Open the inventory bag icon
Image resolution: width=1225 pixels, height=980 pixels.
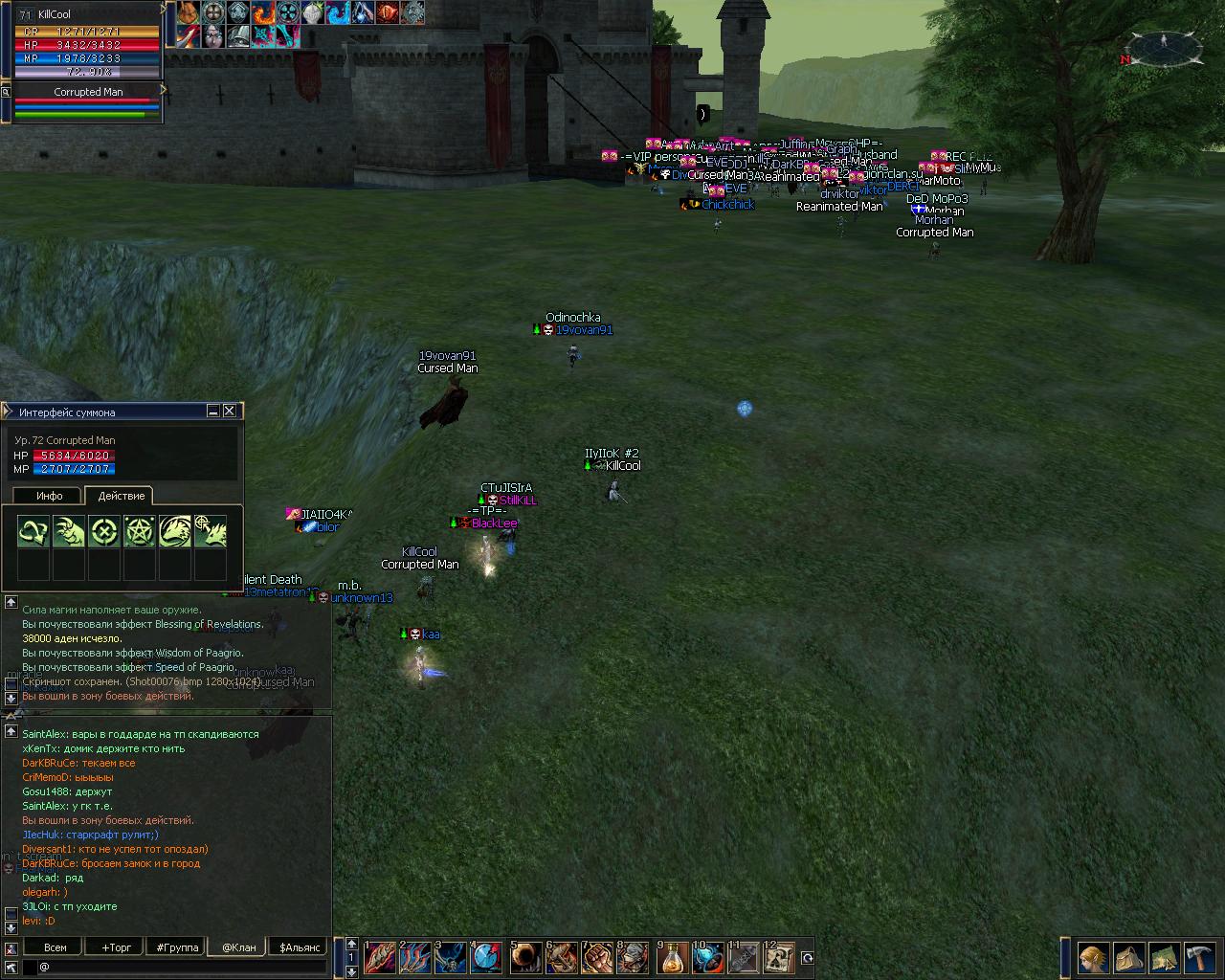(x=1128, y=957)
